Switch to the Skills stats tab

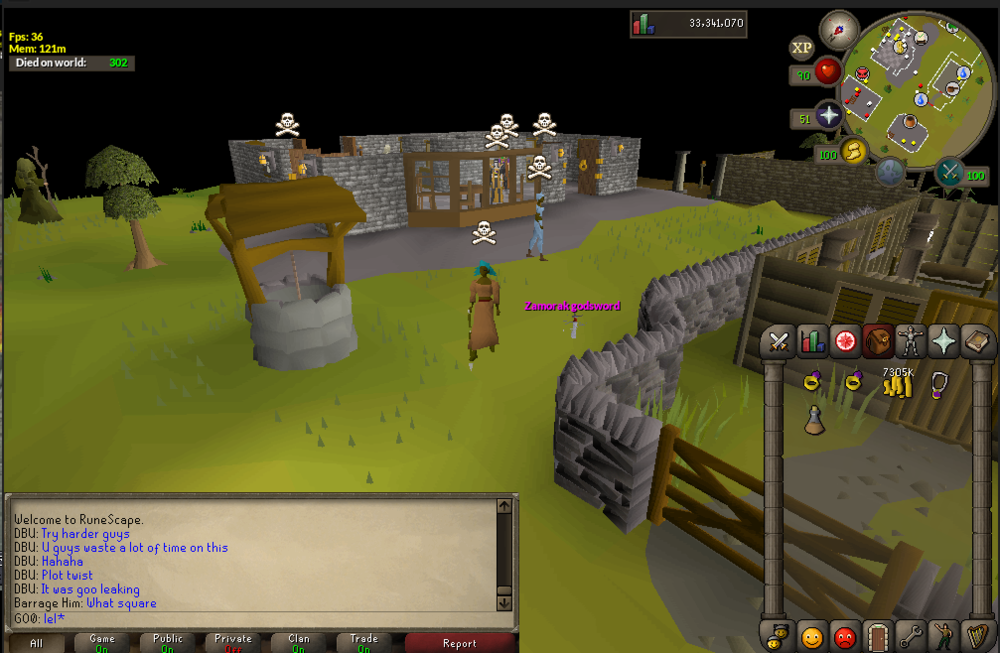point(812,343)
